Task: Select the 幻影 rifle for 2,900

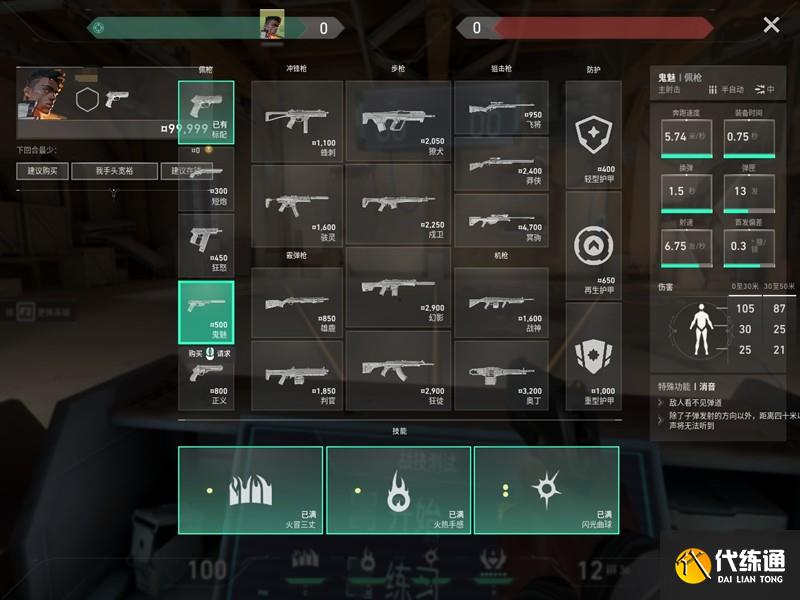Action: pos(398,289)
